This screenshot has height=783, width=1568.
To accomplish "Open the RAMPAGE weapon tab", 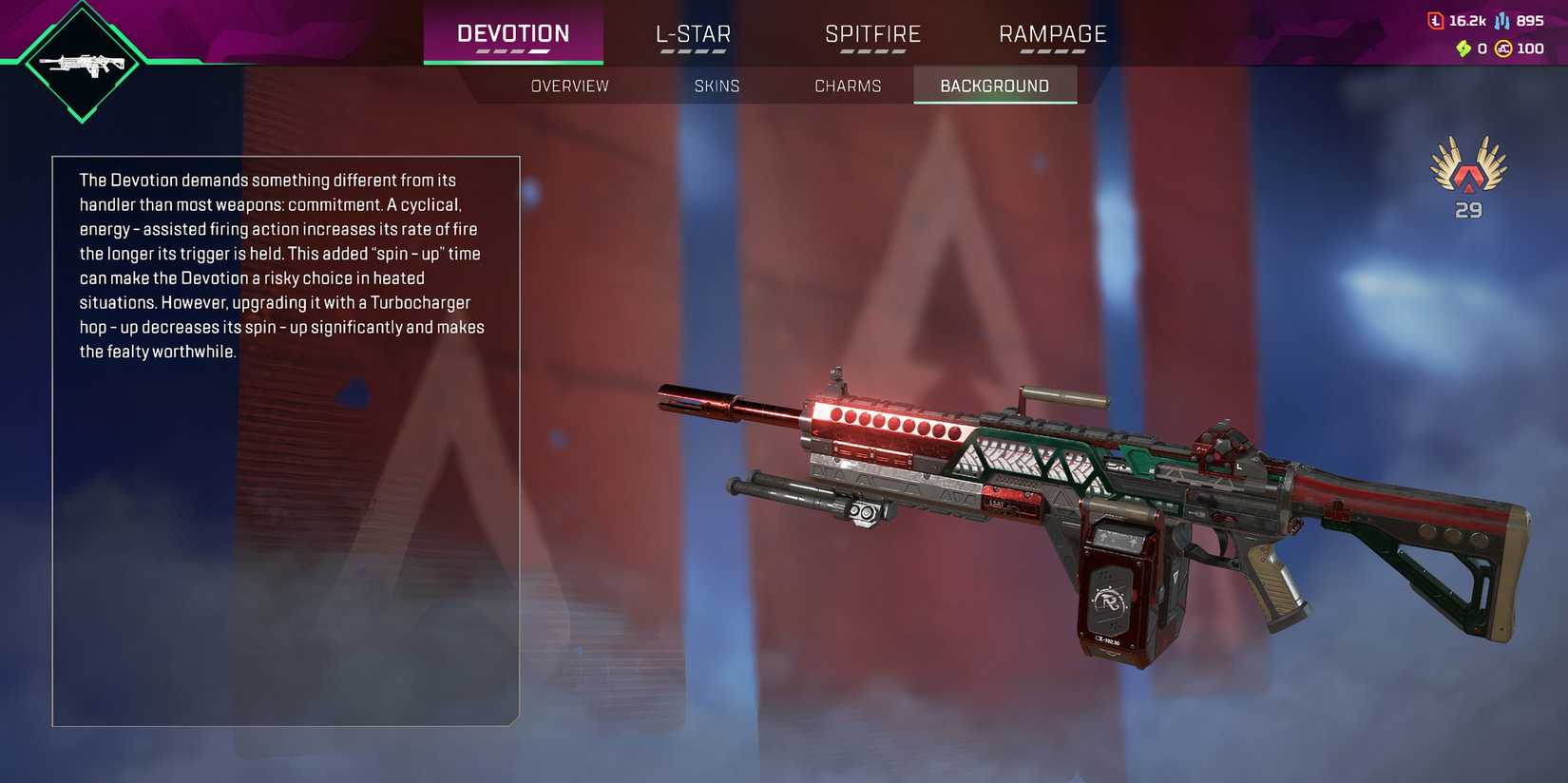I will (1052, 34).
